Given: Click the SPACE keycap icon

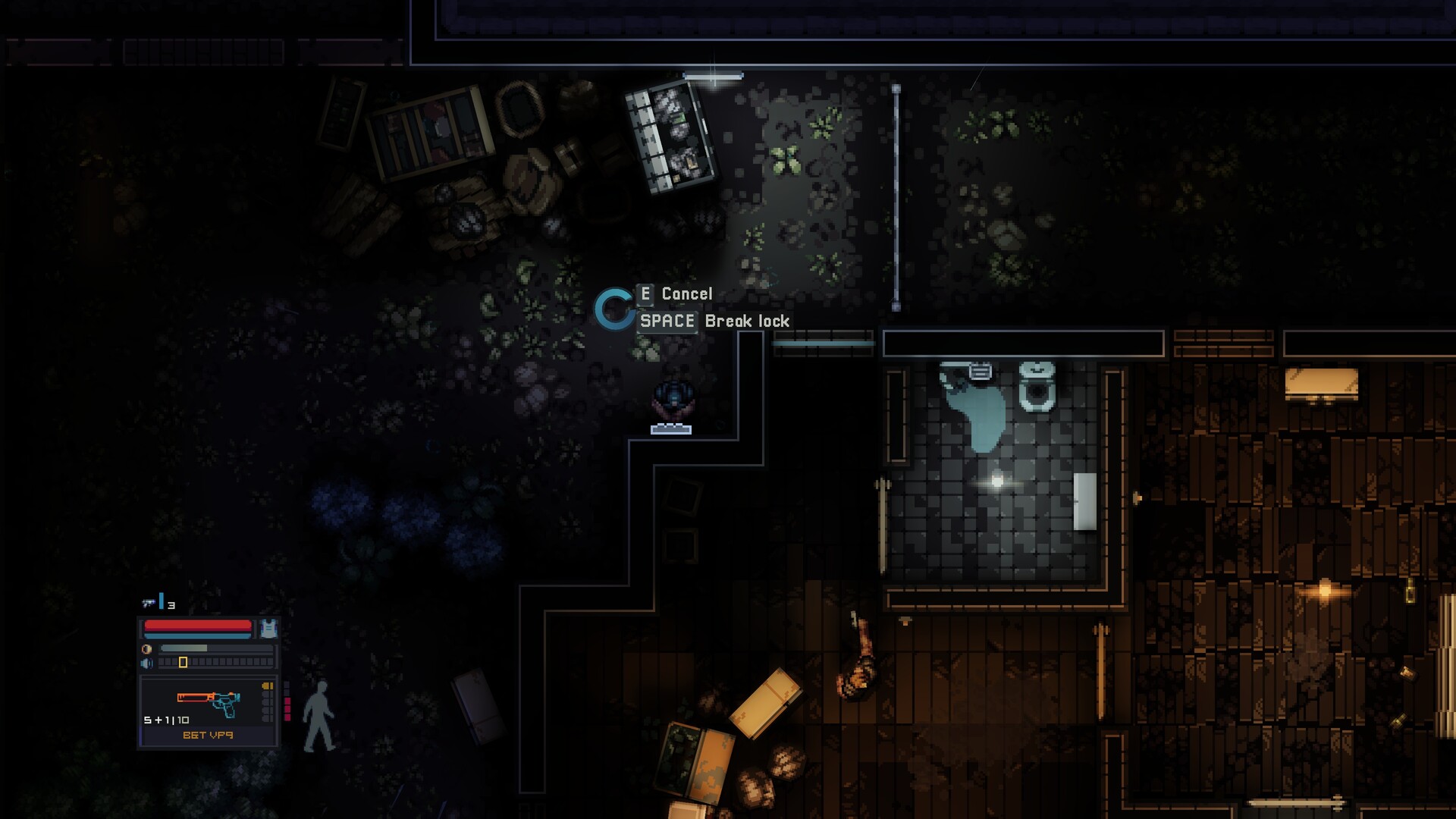Looking at the screenshot, I should point(670,321).
